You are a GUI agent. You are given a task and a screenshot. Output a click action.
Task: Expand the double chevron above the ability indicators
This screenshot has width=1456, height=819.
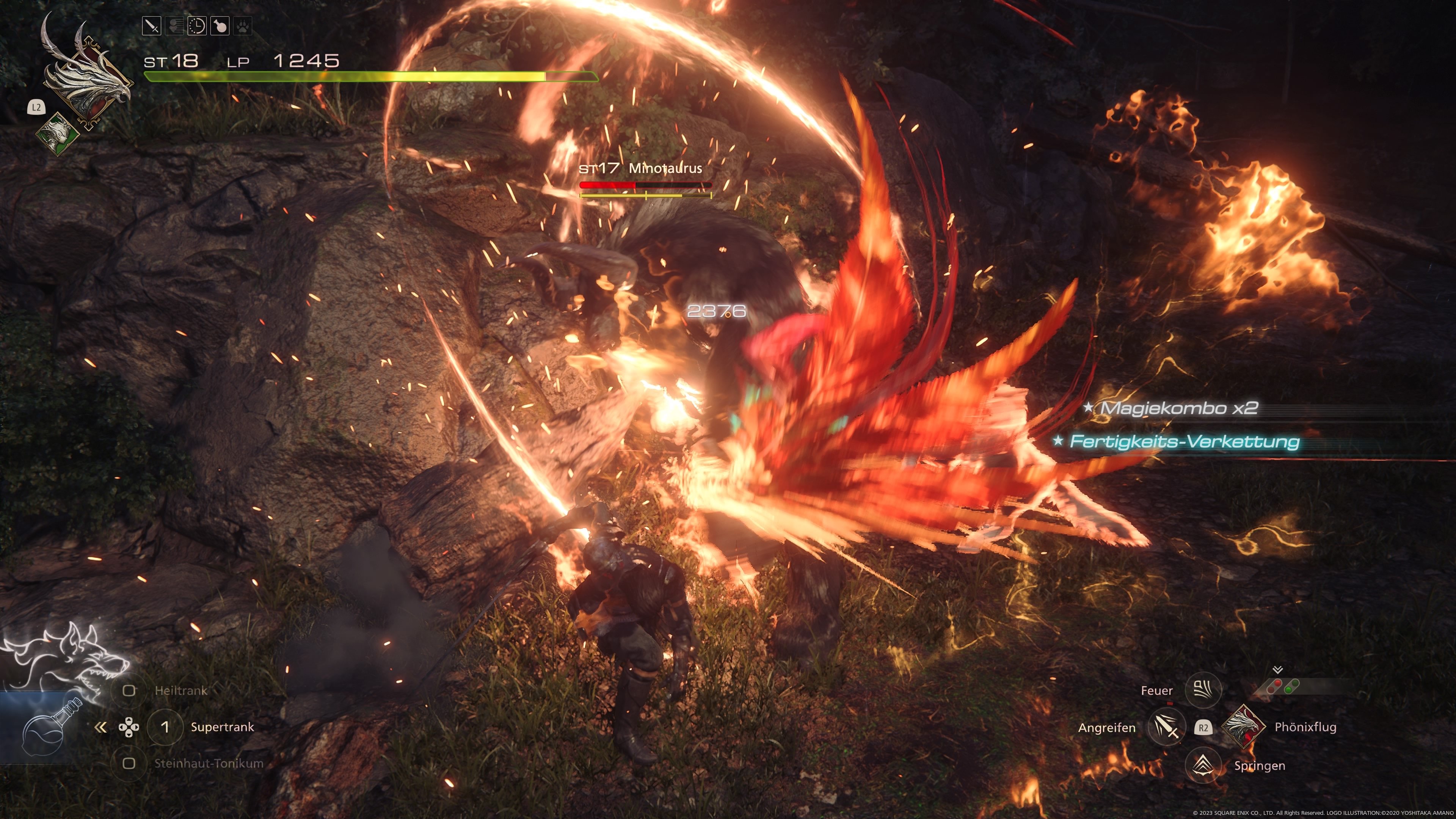click(1278, 670)
